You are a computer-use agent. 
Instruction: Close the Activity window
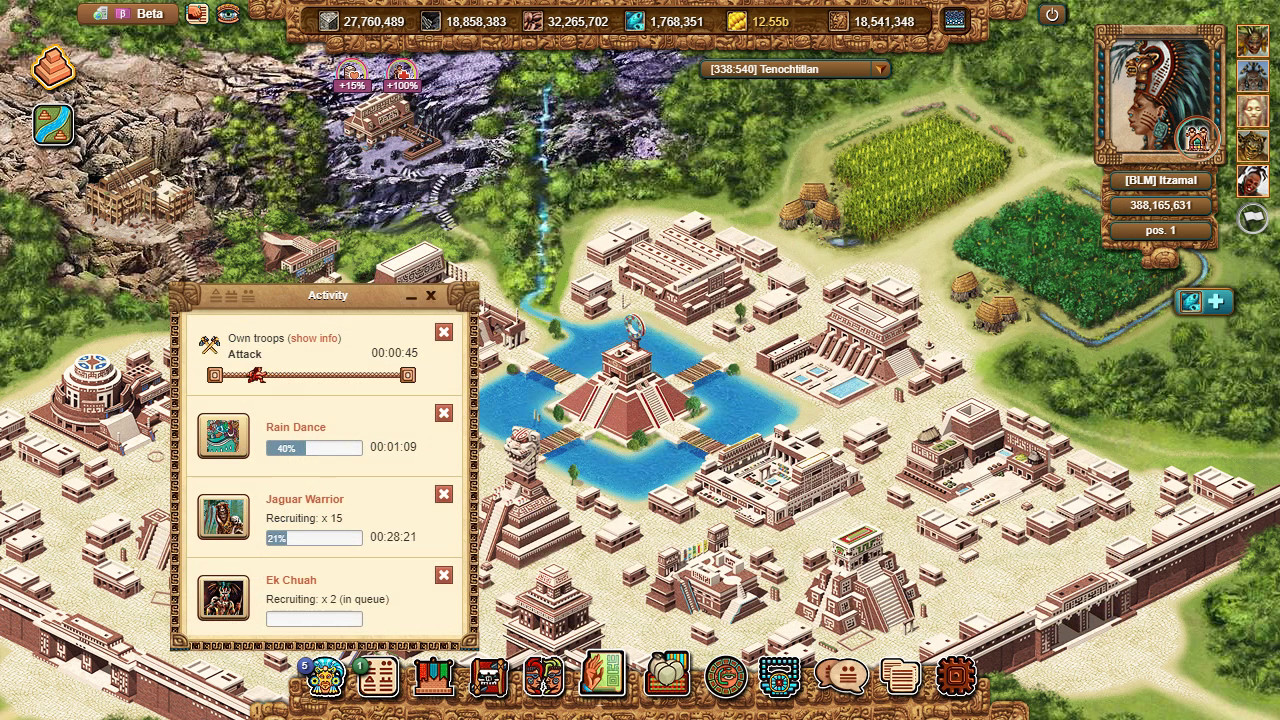(x=431, y=296)
